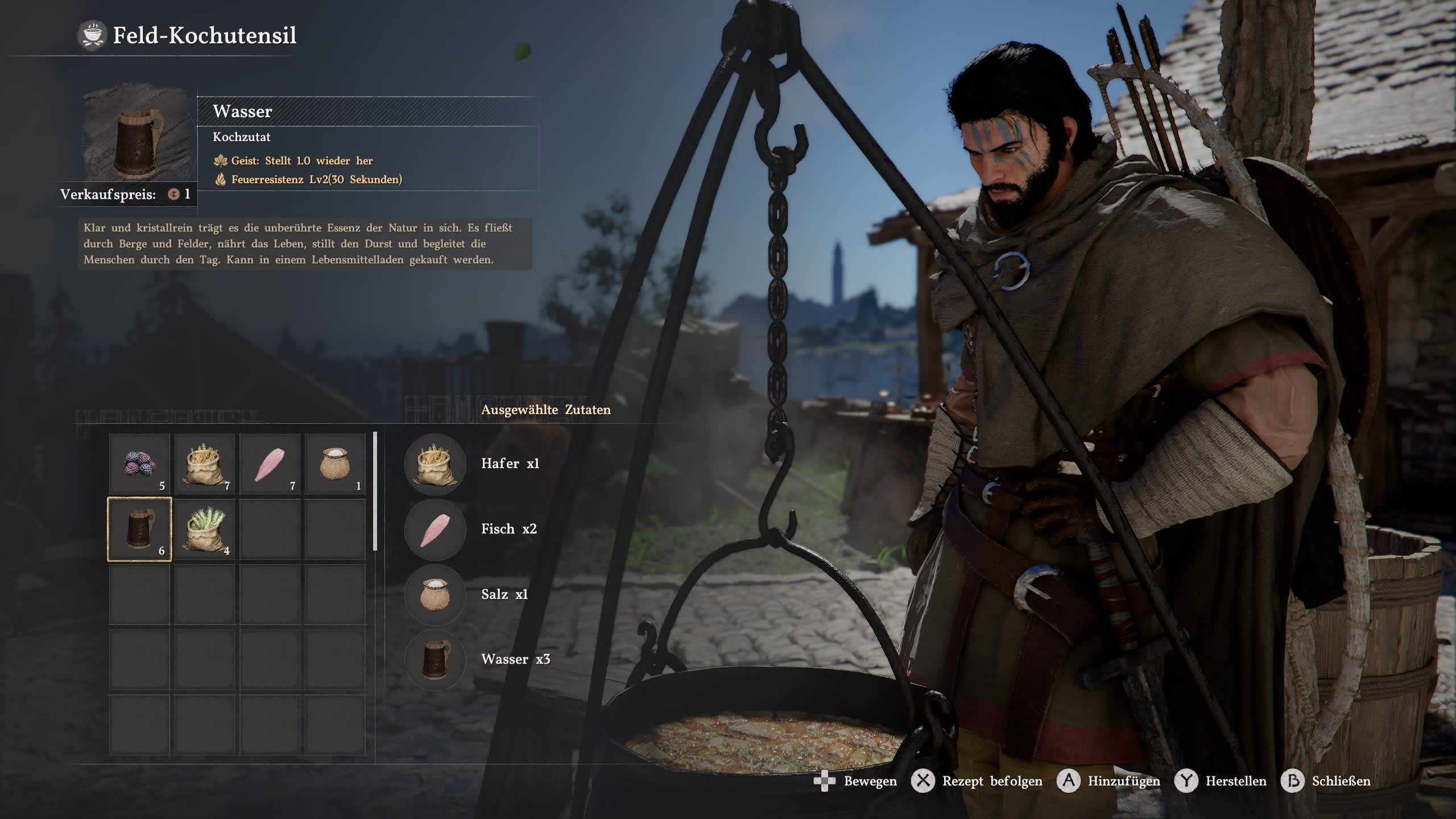Select the berries inventory slot

[139, 464]
